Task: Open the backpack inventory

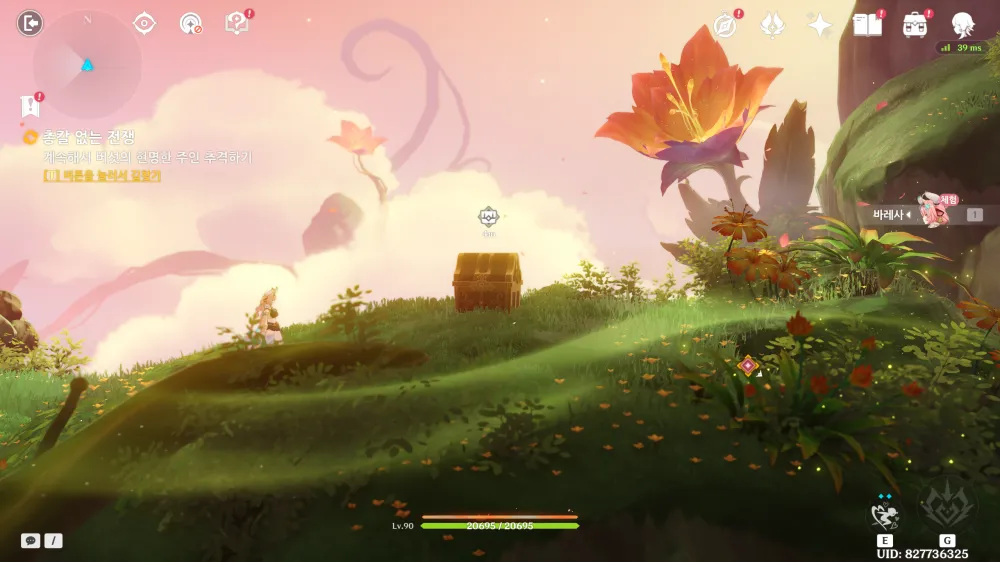Action: 914,25
